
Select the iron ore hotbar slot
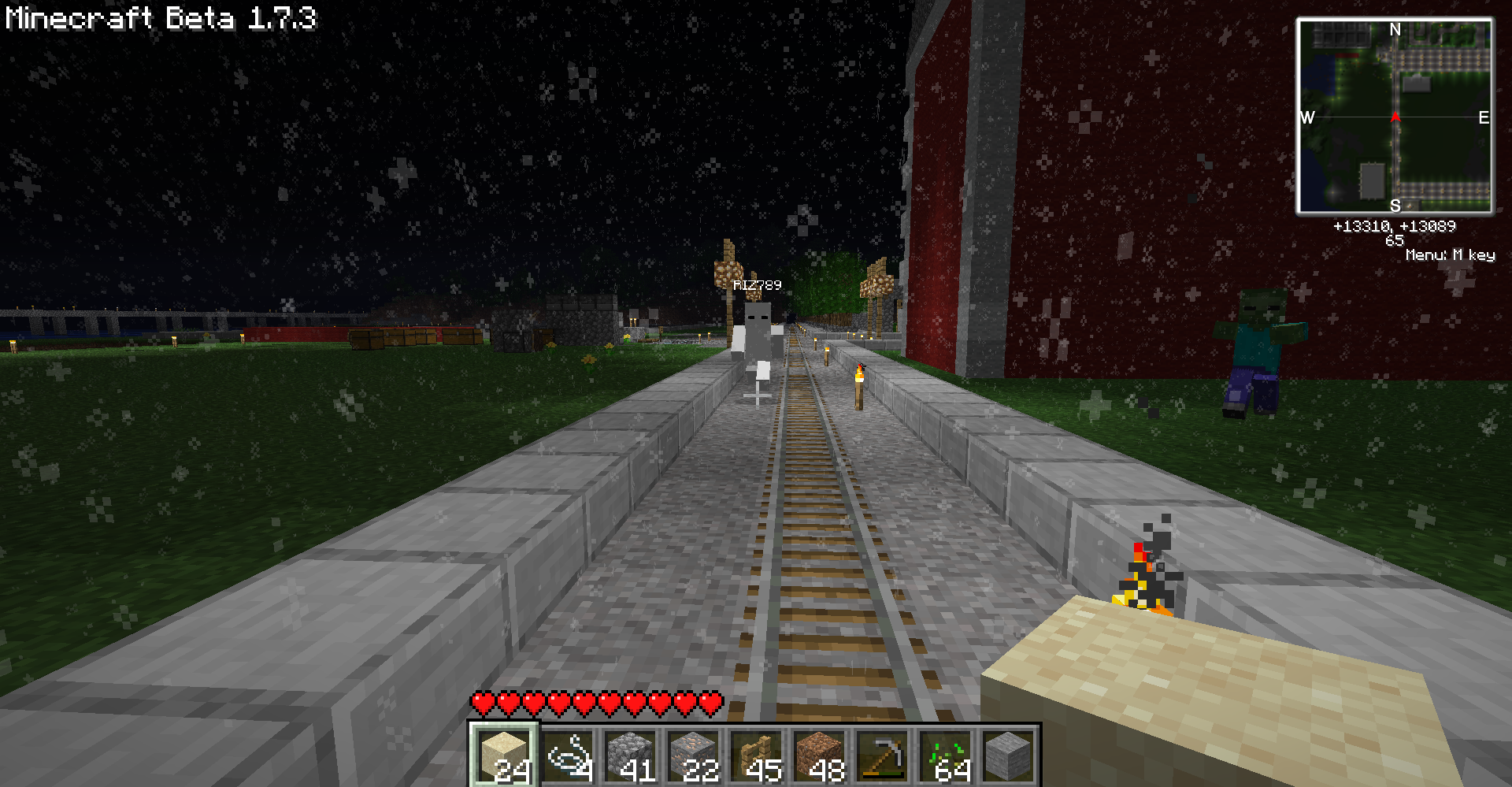click(x=694, y=755)
